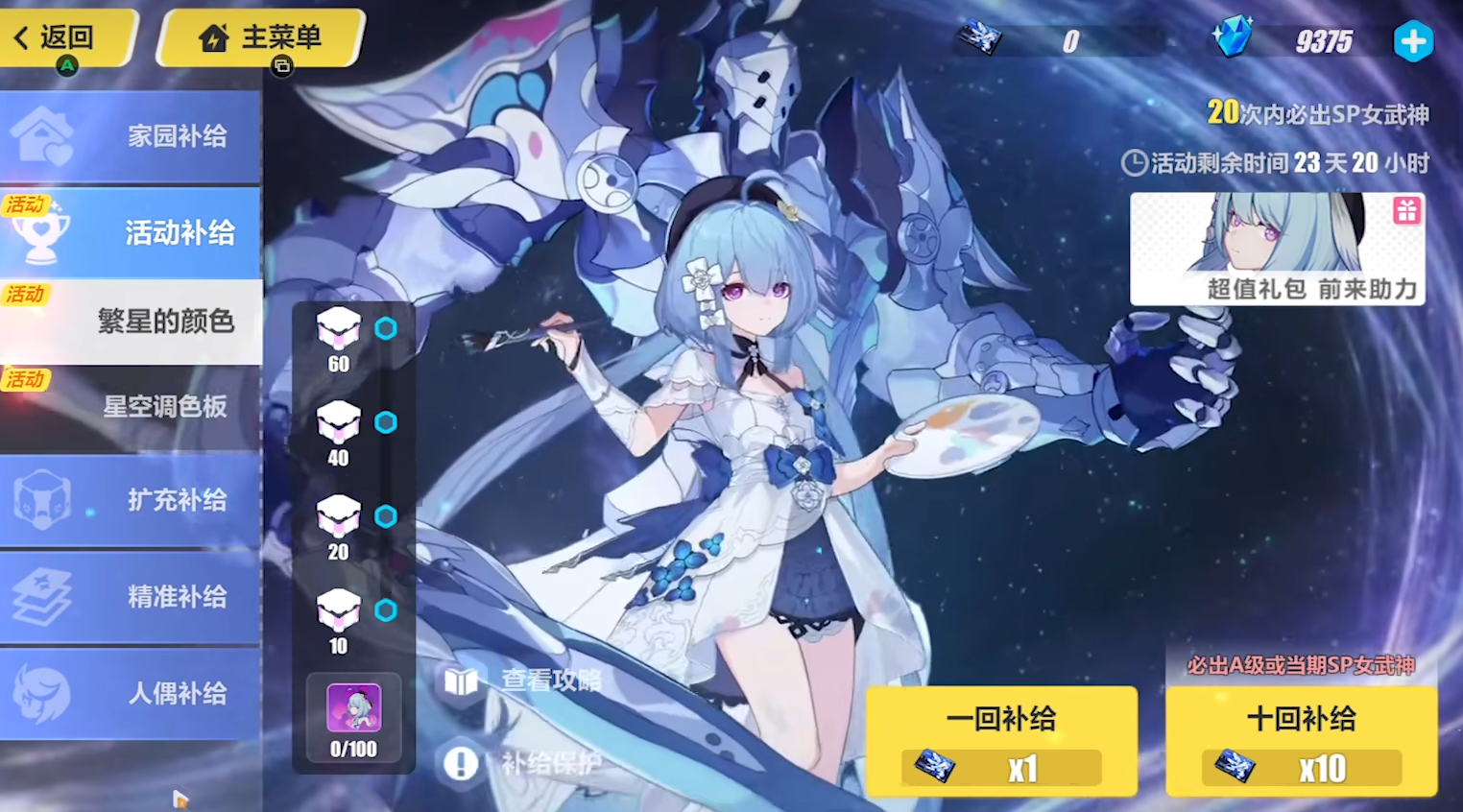Select the 活动补给 category tab
The image size is (1463, 812).
click(131, 231)
